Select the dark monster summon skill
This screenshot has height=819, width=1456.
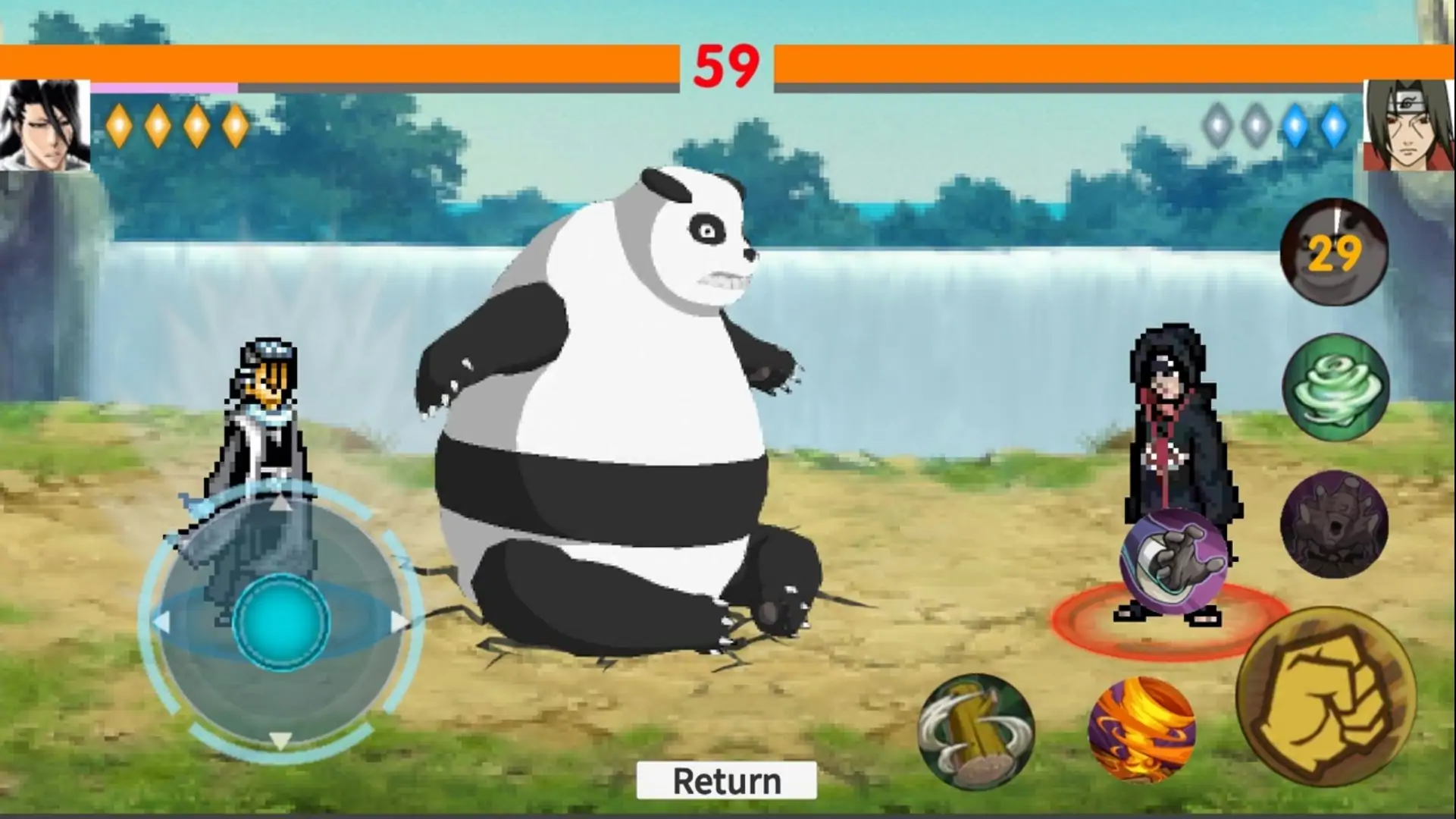(x=1334, y=525)
